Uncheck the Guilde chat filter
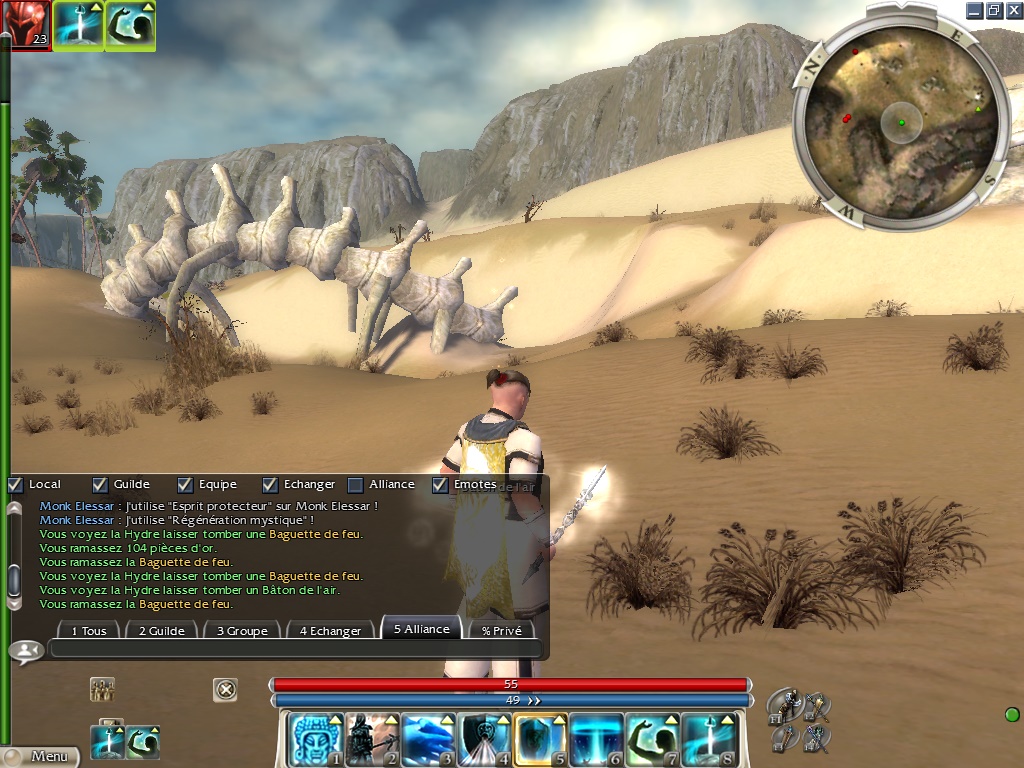 [100, 485]
